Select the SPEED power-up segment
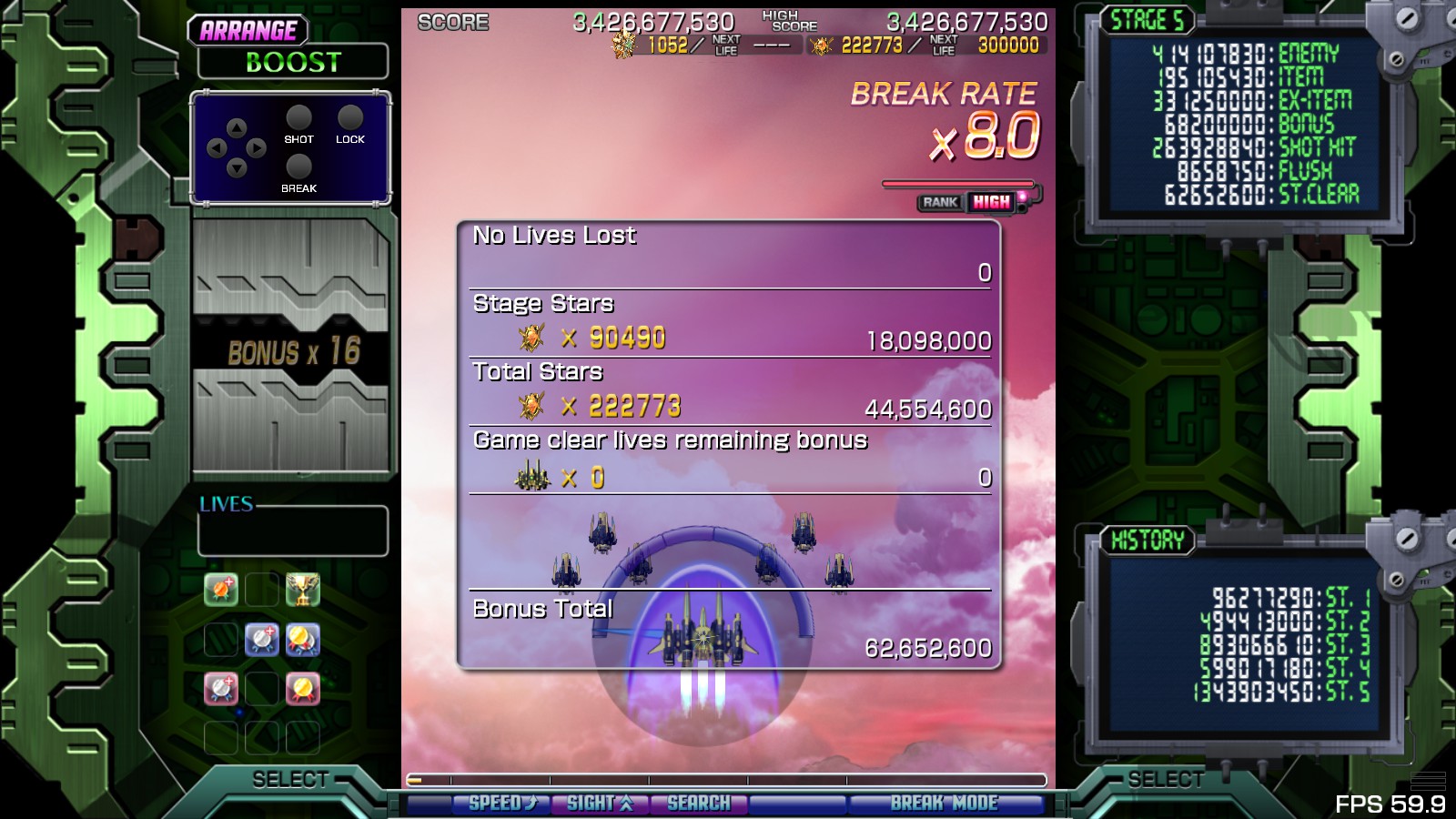 click(501, 804)
